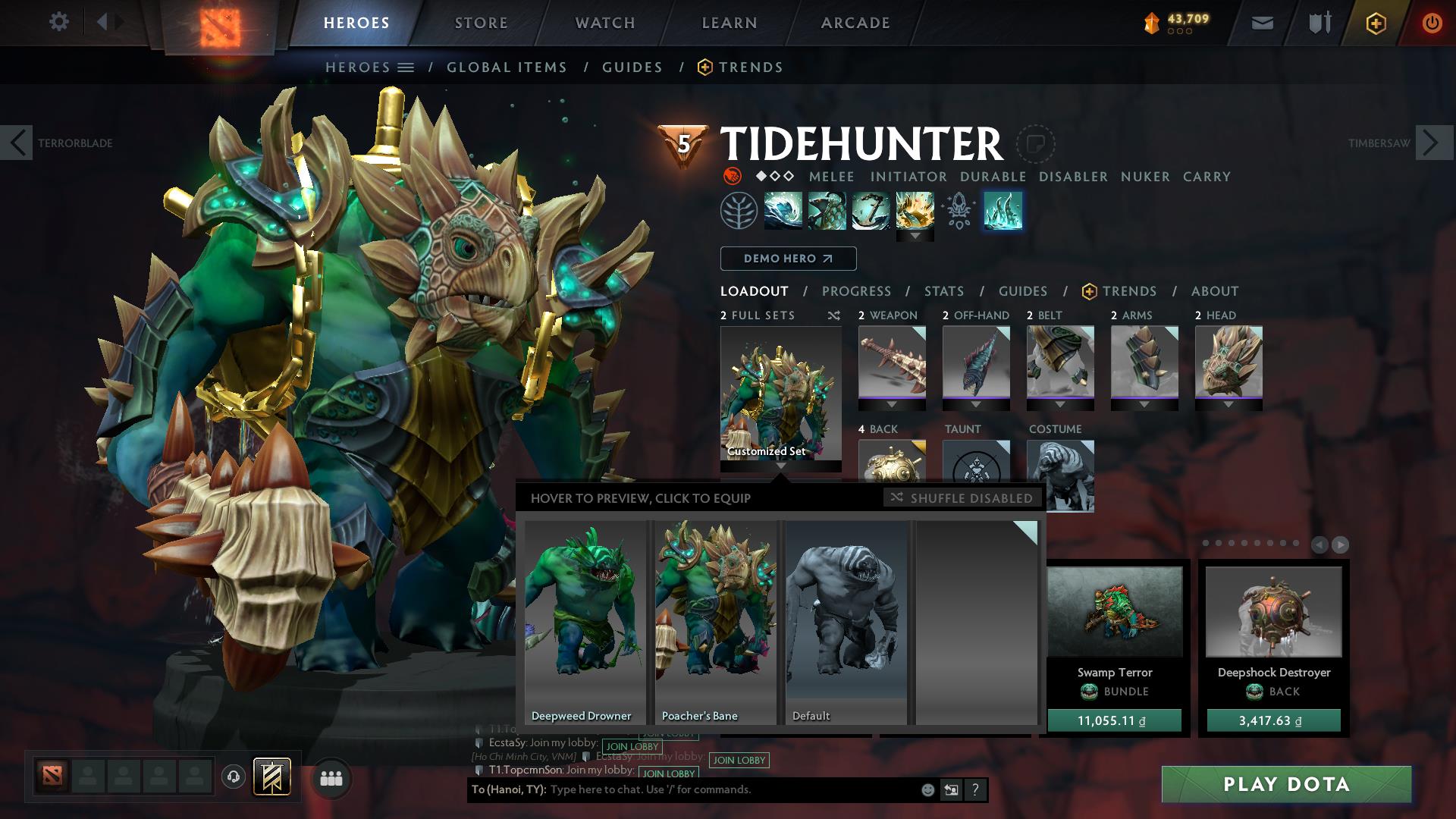Expand the Belt slot dropdown arrow
1456x819 pixels.
1060,404
